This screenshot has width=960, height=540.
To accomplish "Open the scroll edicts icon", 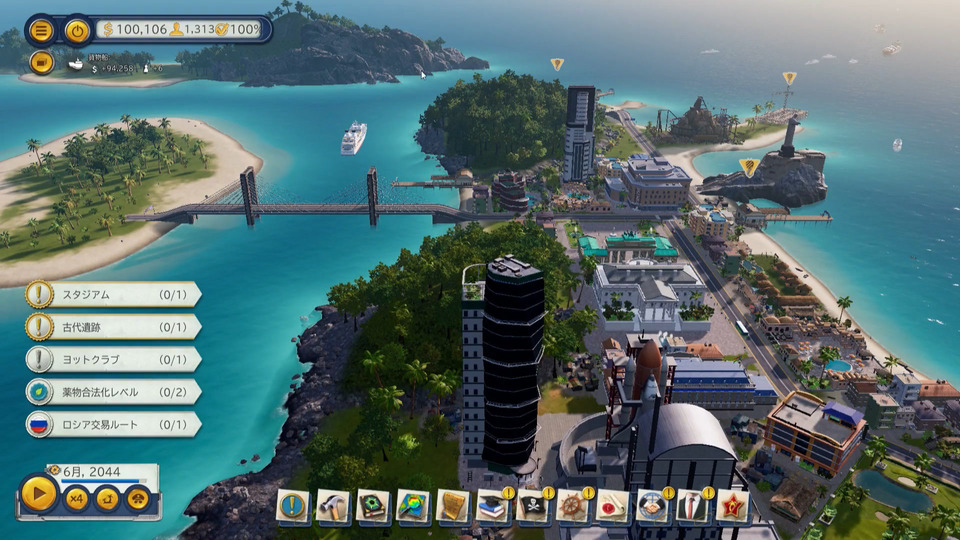I will click(453, 507).
